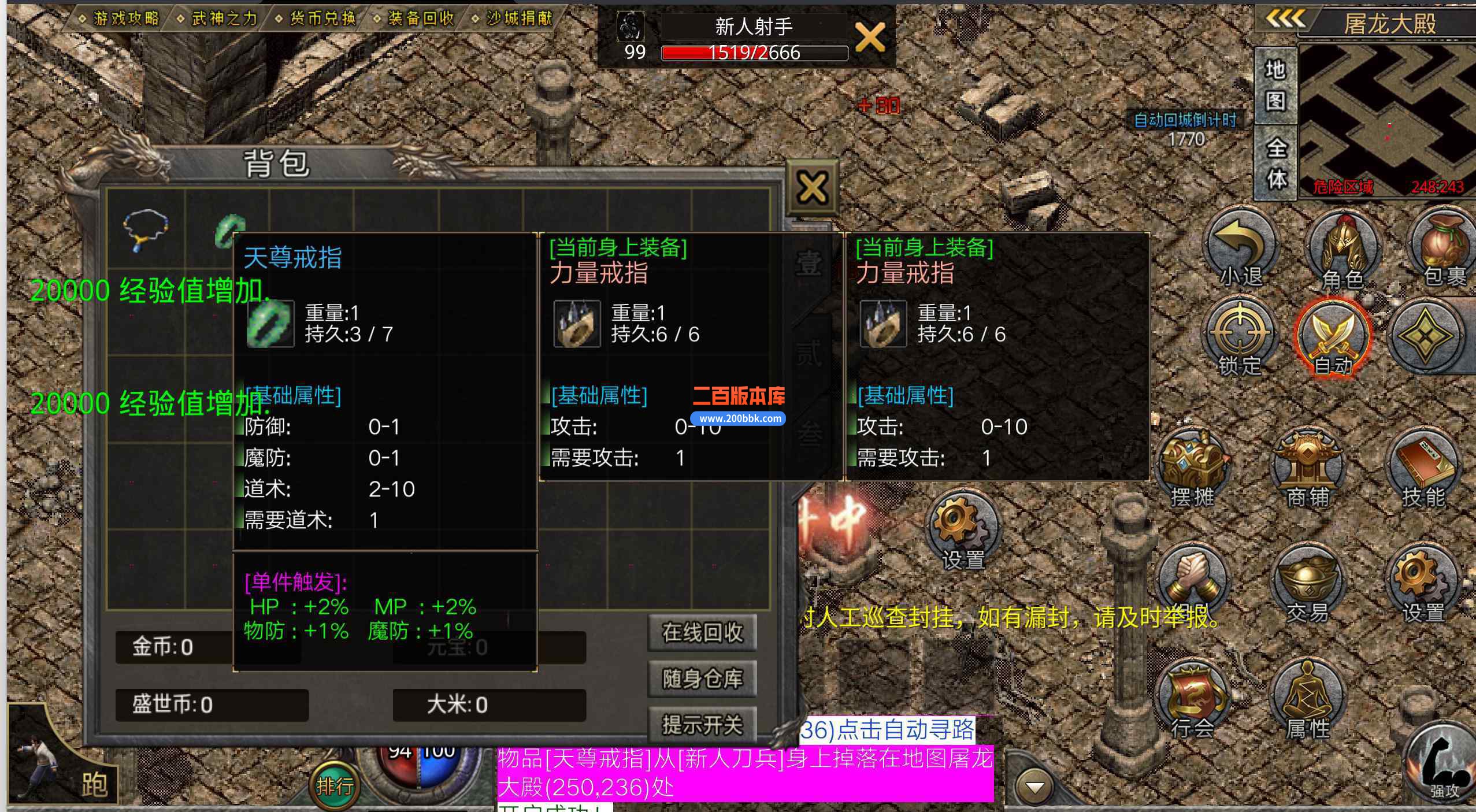Switch map view to 全体
The image size is (1476, 812).
tap(1277, 162)
